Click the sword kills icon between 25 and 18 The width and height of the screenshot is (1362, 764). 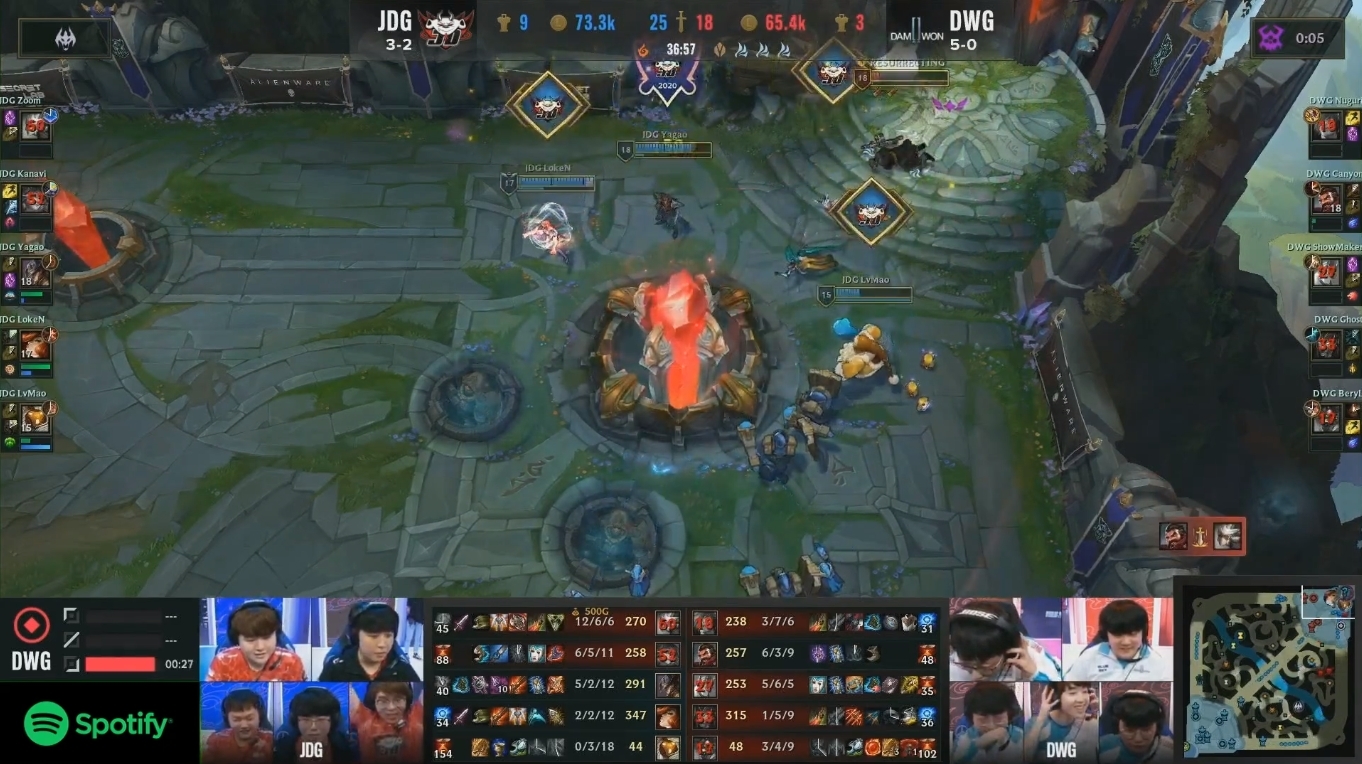[680, 22]
